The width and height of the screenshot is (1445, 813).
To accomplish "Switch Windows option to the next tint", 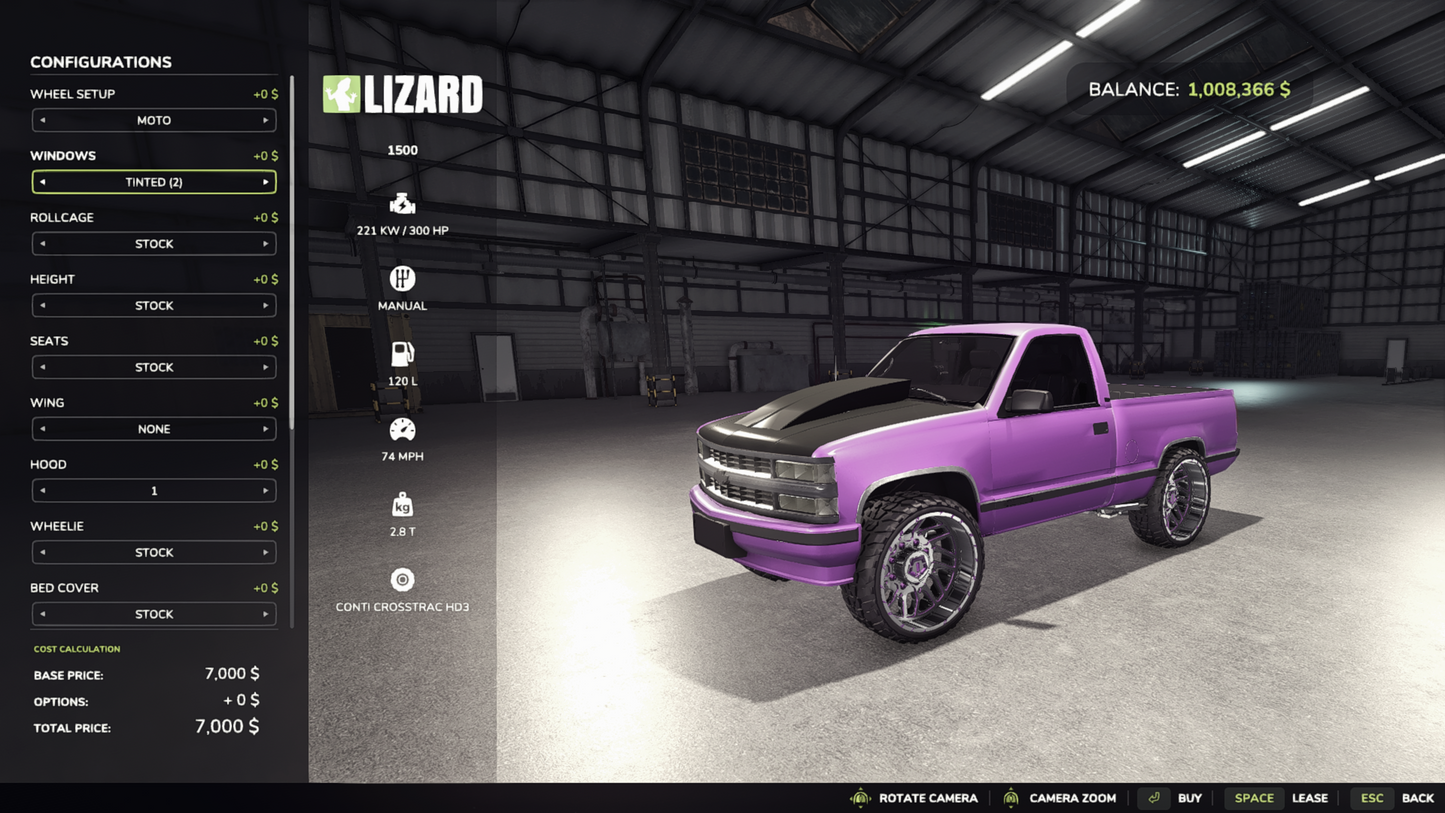I will (x=265, y=182).
